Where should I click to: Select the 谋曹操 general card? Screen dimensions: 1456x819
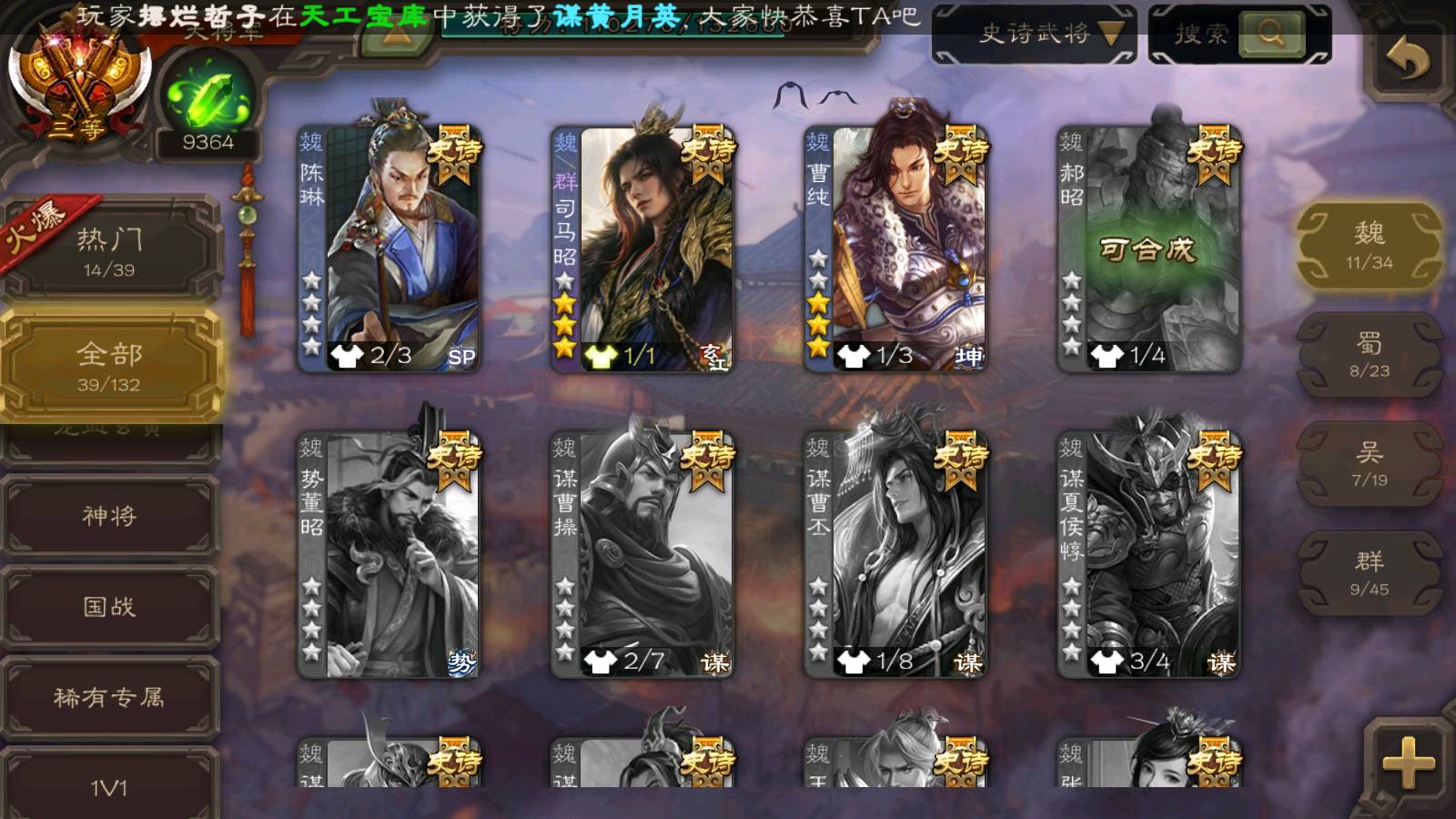pyautogui.click(x=642, y=553)
